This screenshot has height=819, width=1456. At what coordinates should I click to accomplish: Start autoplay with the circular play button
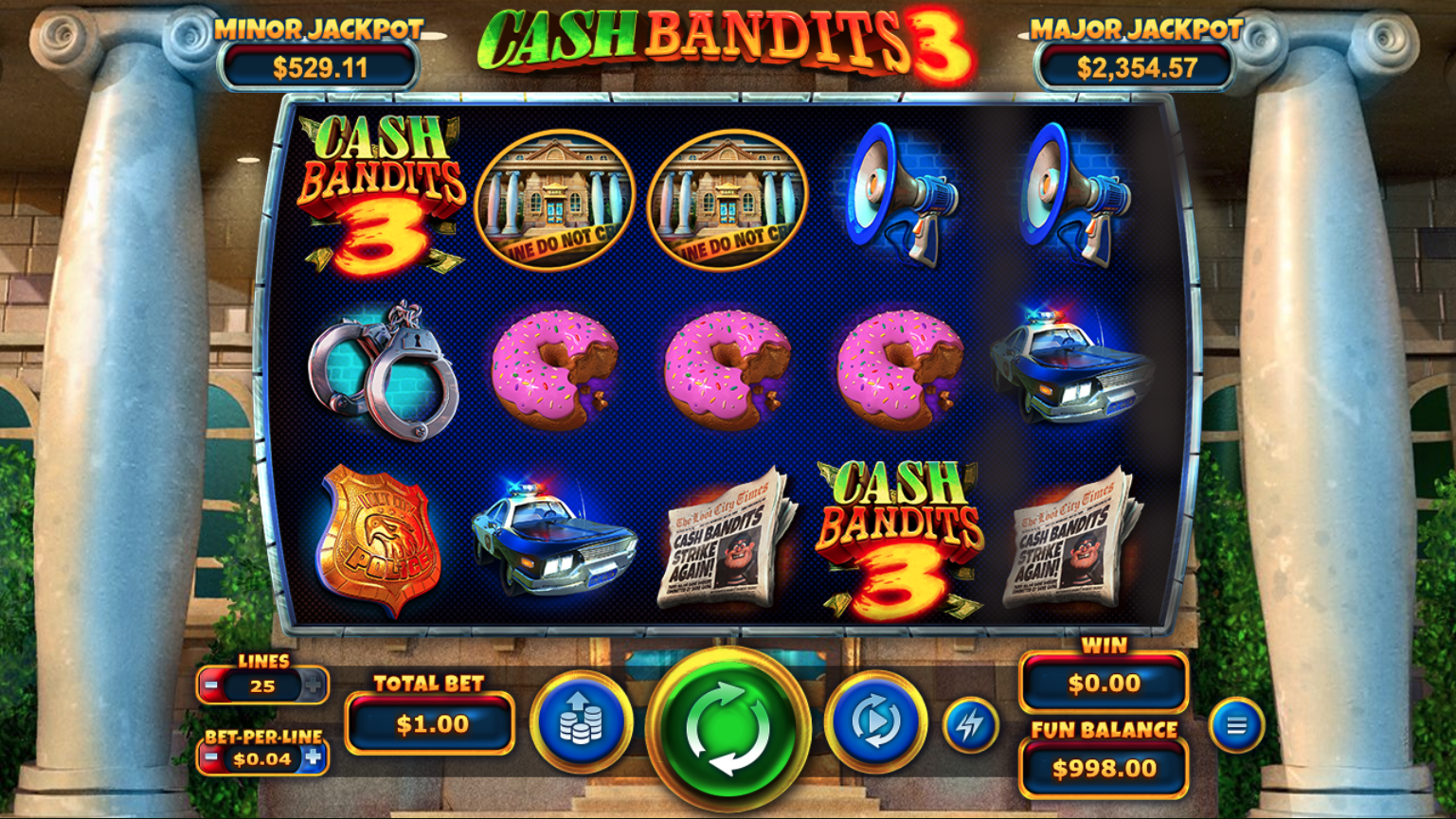tap(875, 722)
